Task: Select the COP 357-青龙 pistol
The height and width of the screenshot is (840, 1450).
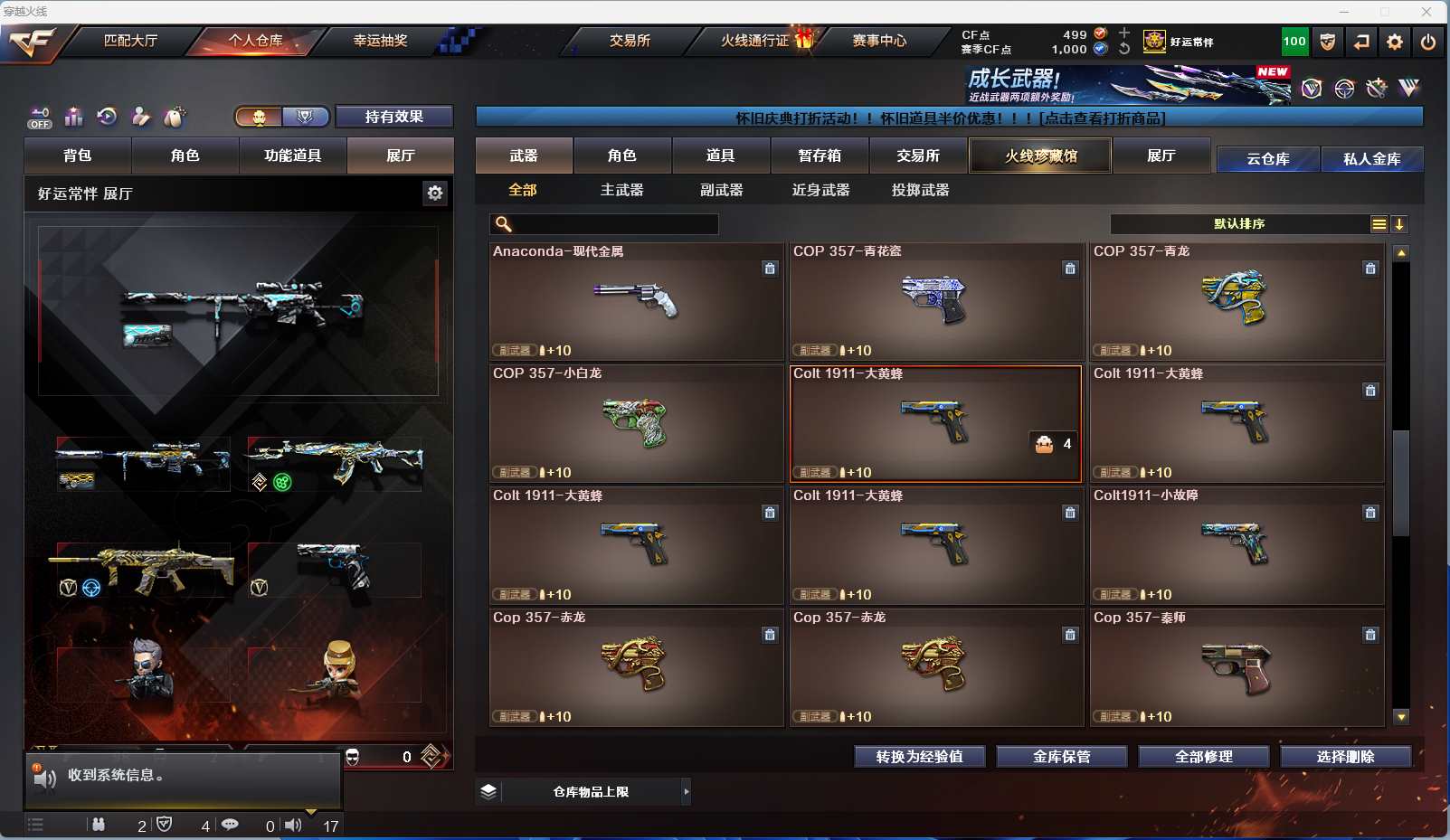Action: click(1237, 301)
